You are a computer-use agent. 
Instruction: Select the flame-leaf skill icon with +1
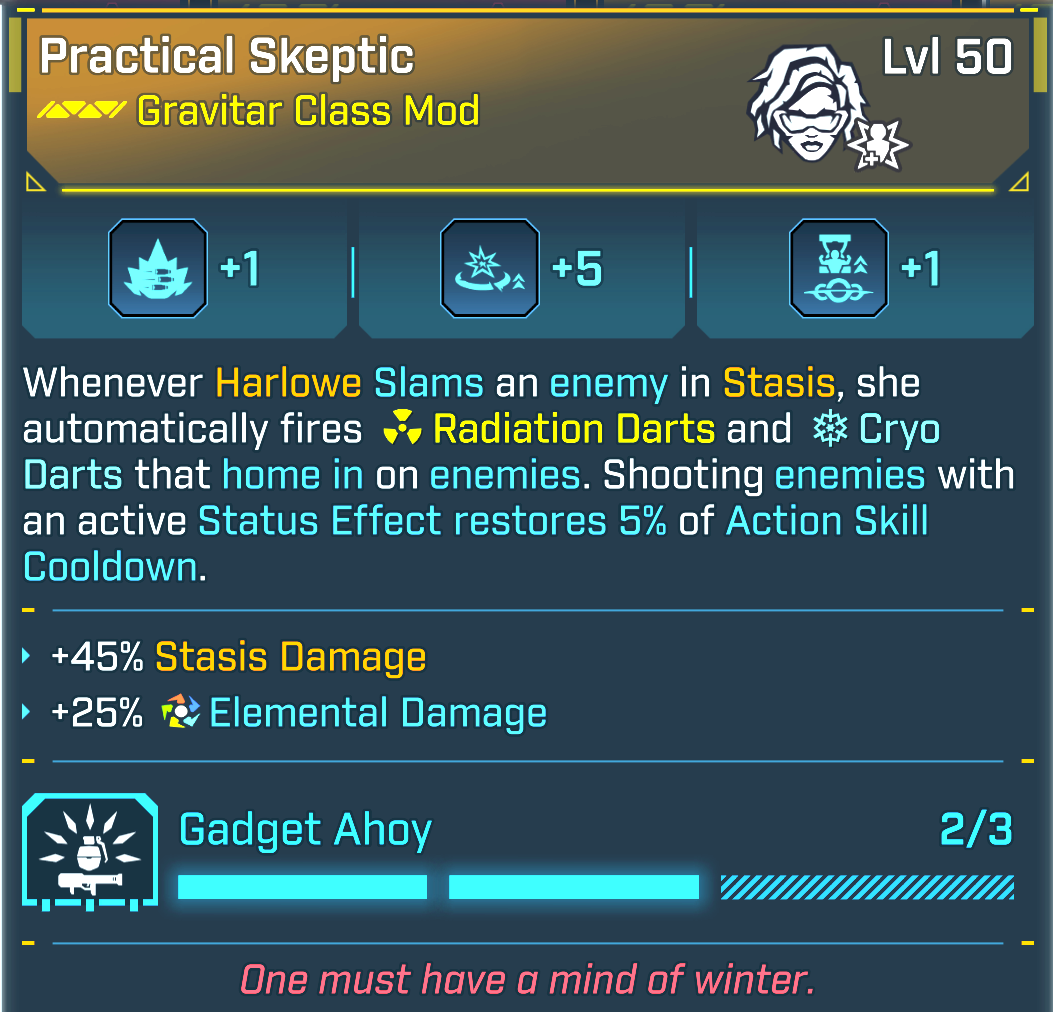[x=158, y=269]
